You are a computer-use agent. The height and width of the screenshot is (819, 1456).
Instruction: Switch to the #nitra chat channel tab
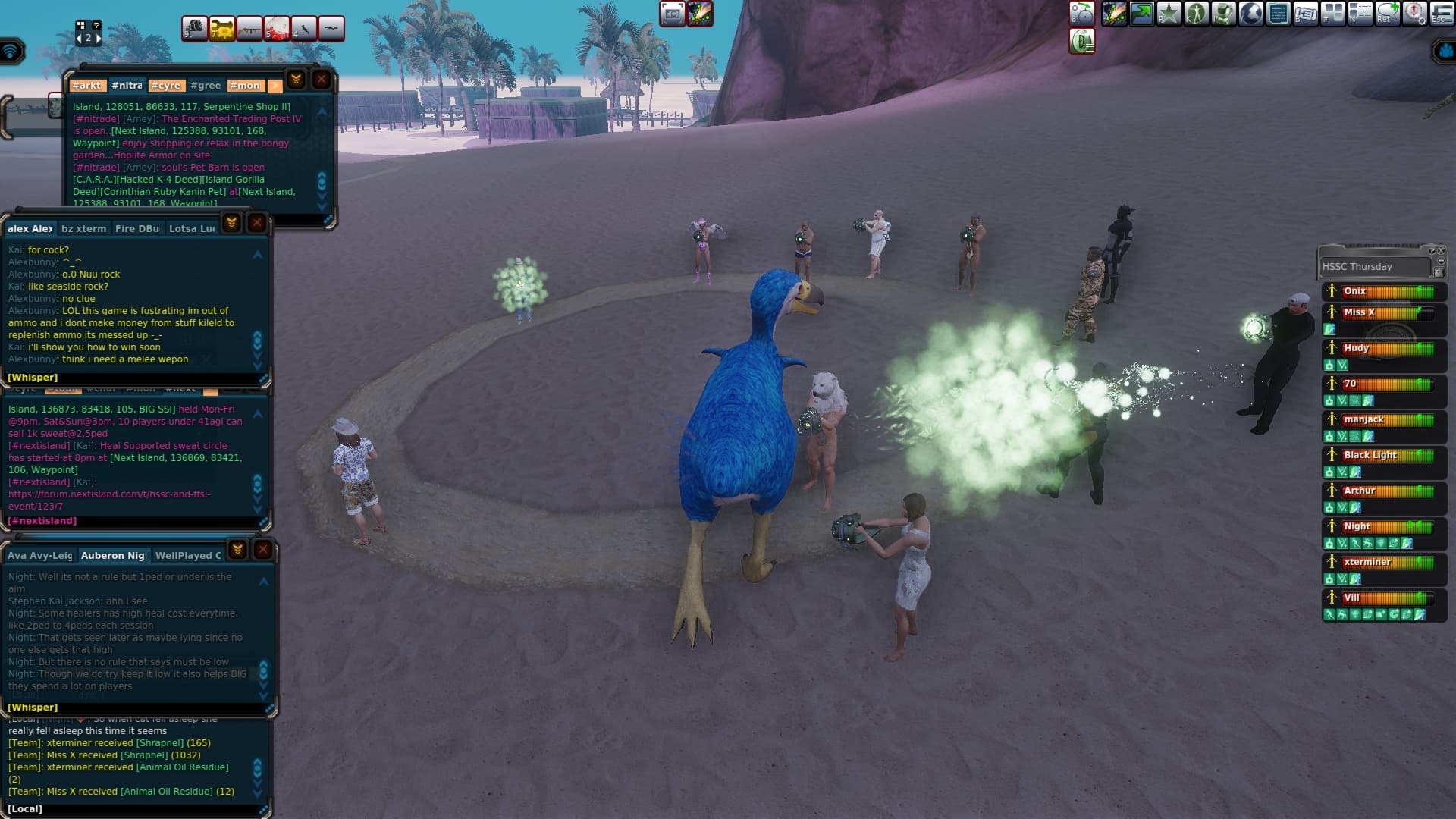point(127,86)
